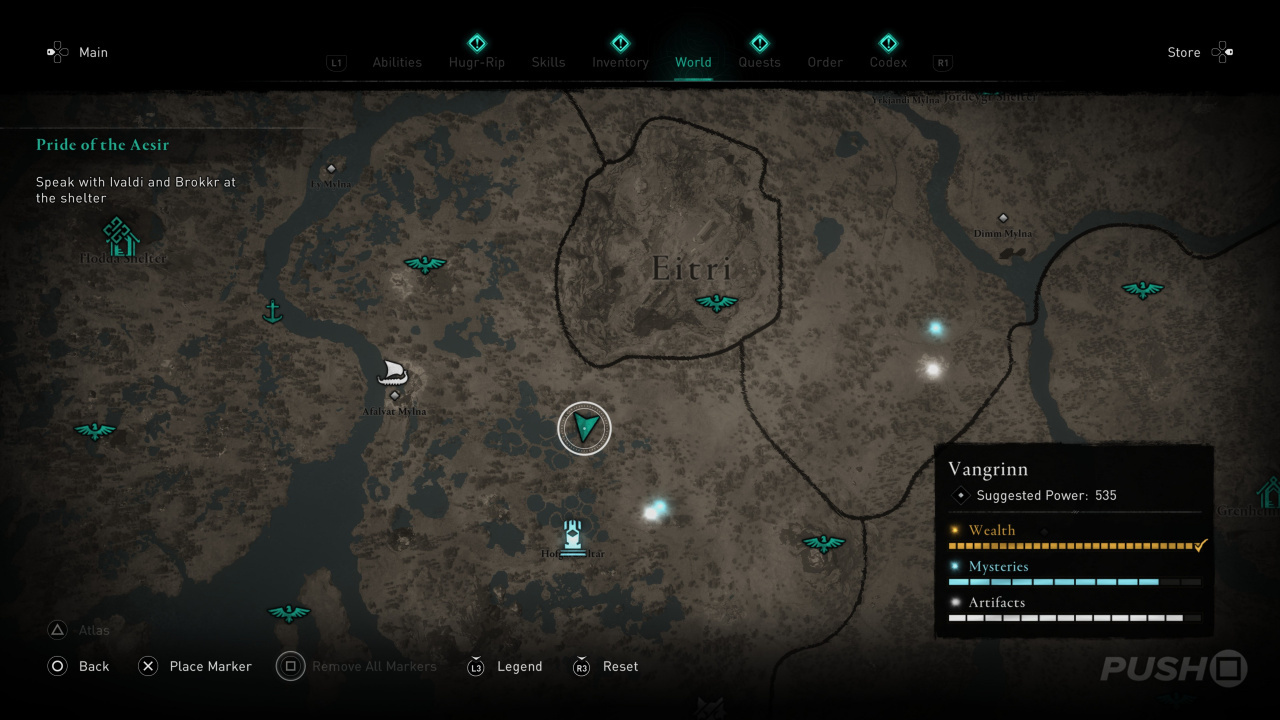This screenshot has width=1280, height=720.
Task: Click the player position arrow marker
Action: click(584, 428)
